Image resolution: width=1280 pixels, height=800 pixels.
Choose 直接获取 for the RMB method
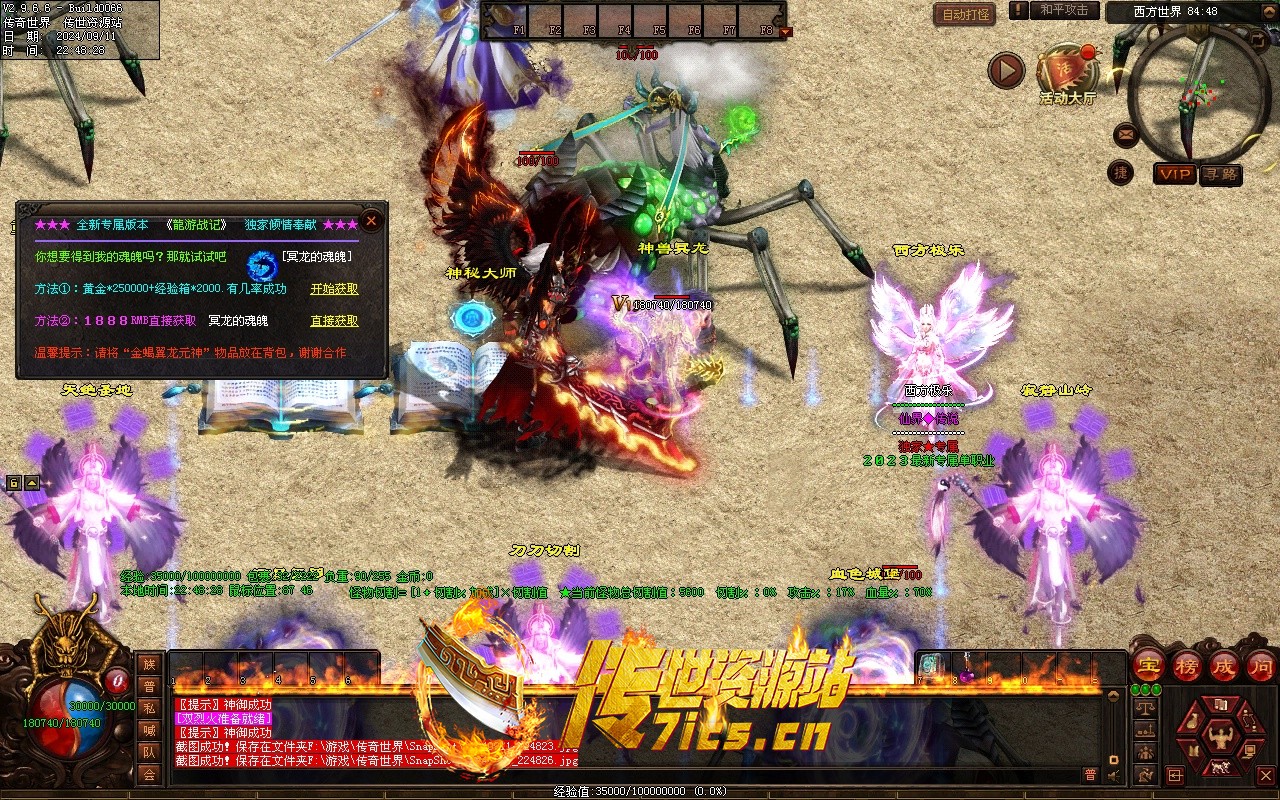click(334, 321)
